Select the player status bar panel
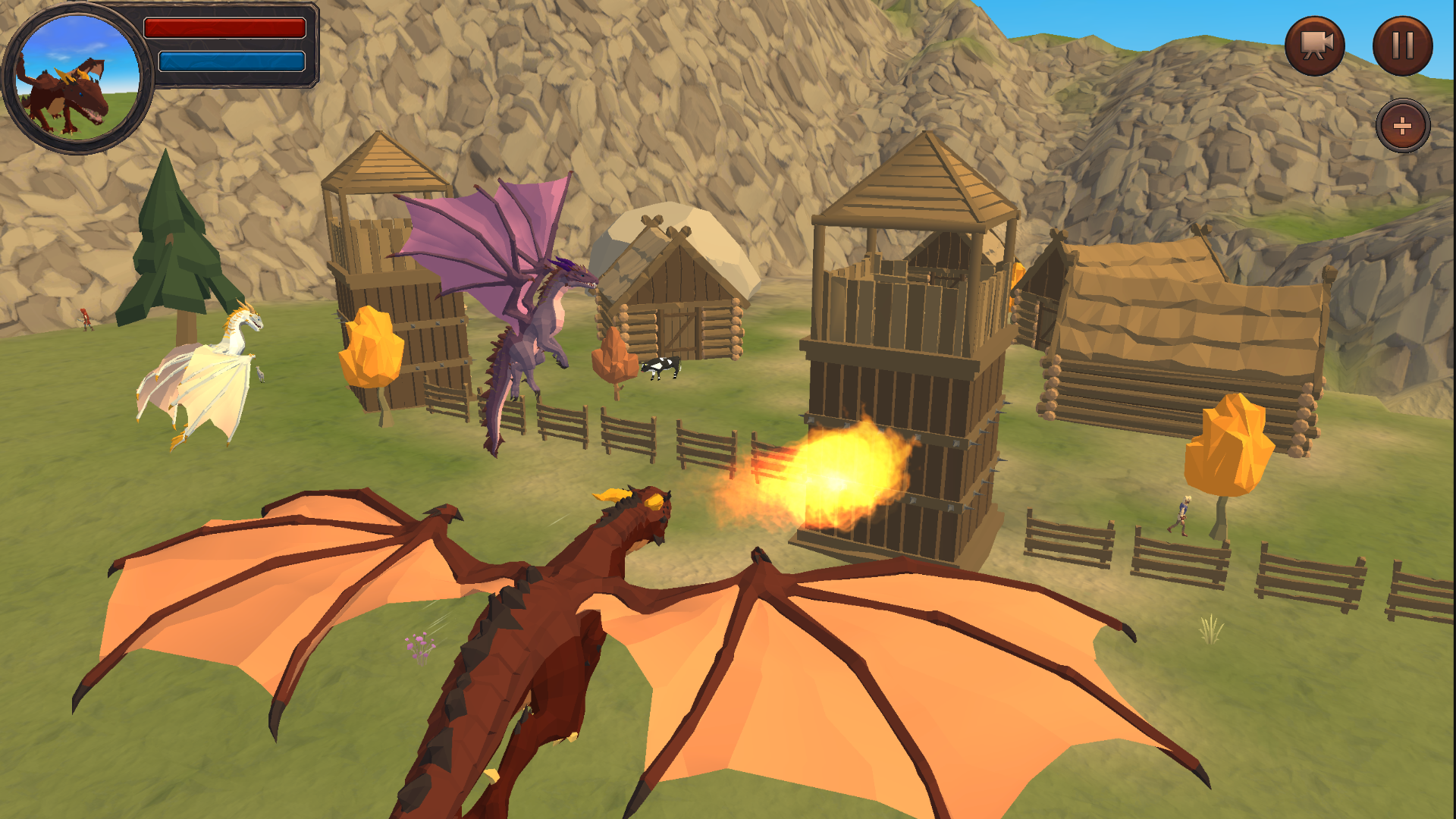 227,45
